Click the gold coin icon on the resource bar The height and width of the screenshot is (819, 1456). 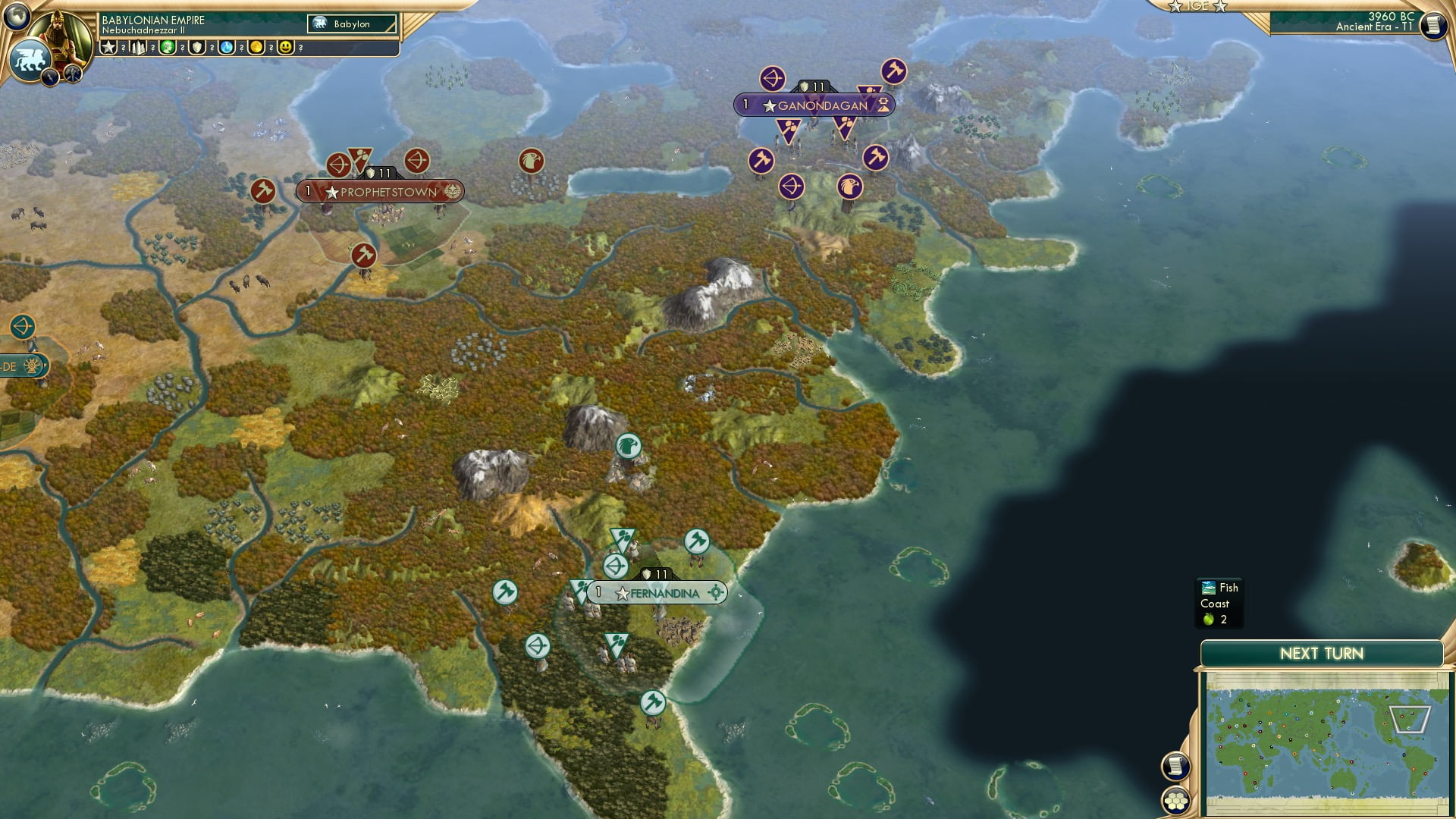coord(258,48)
